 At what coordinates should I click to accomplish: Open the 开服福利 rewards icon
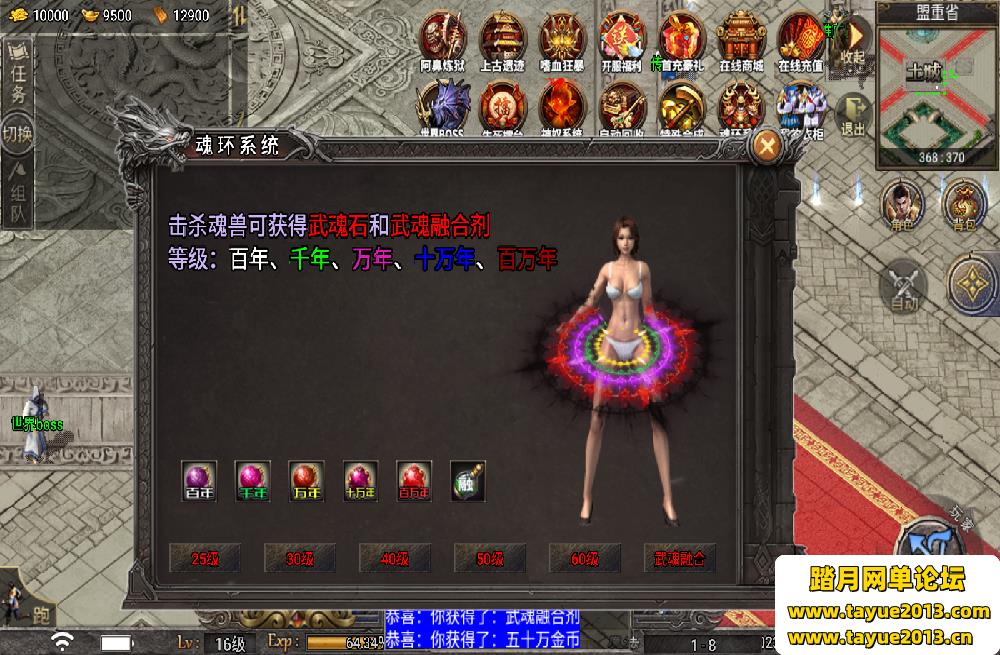pos(623,40)
